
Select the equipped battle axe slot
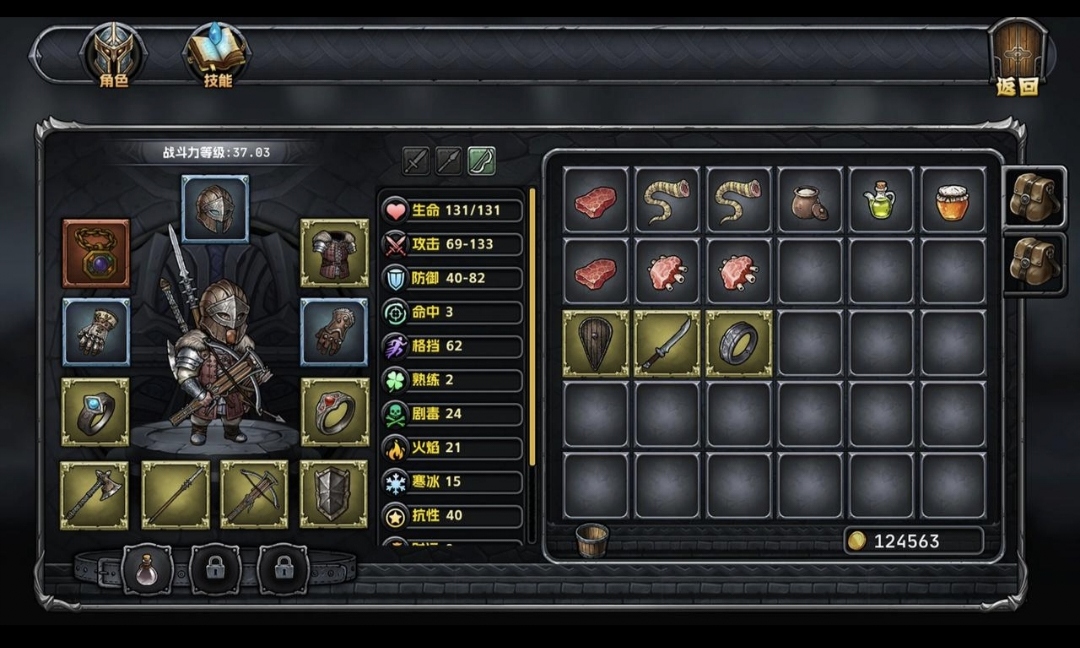tap(95, 494)
